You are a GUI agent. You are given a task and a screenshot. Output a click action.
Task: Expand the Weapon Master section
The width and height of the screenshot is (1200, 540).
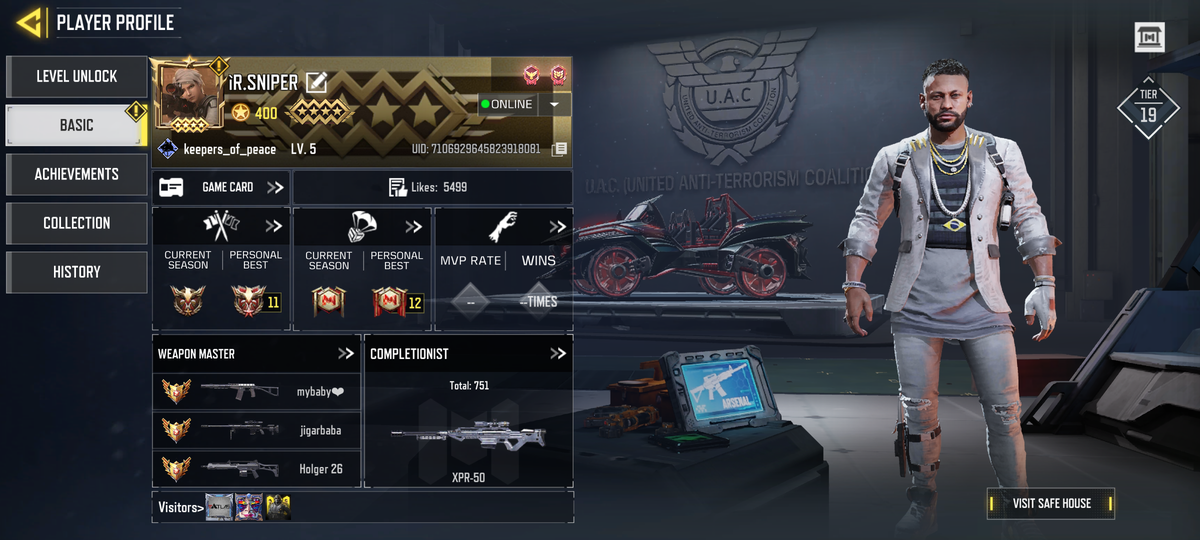click(x=346, y=353)
